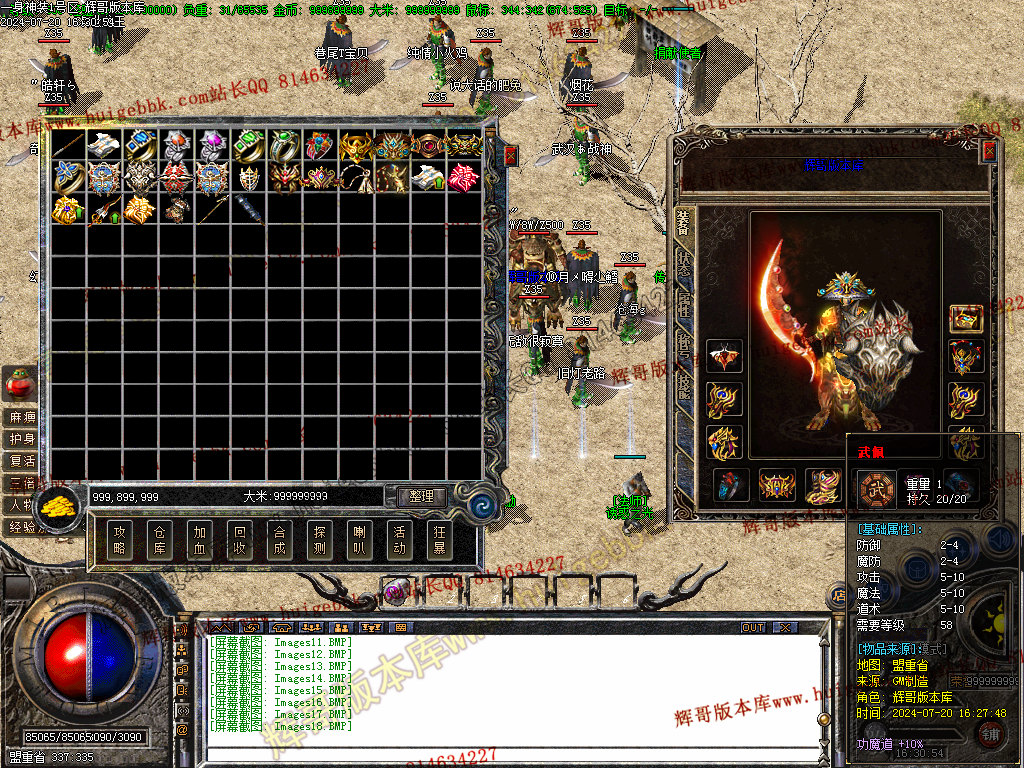
Task: Activate the 狂暴 berserk button
Action: 439,540
